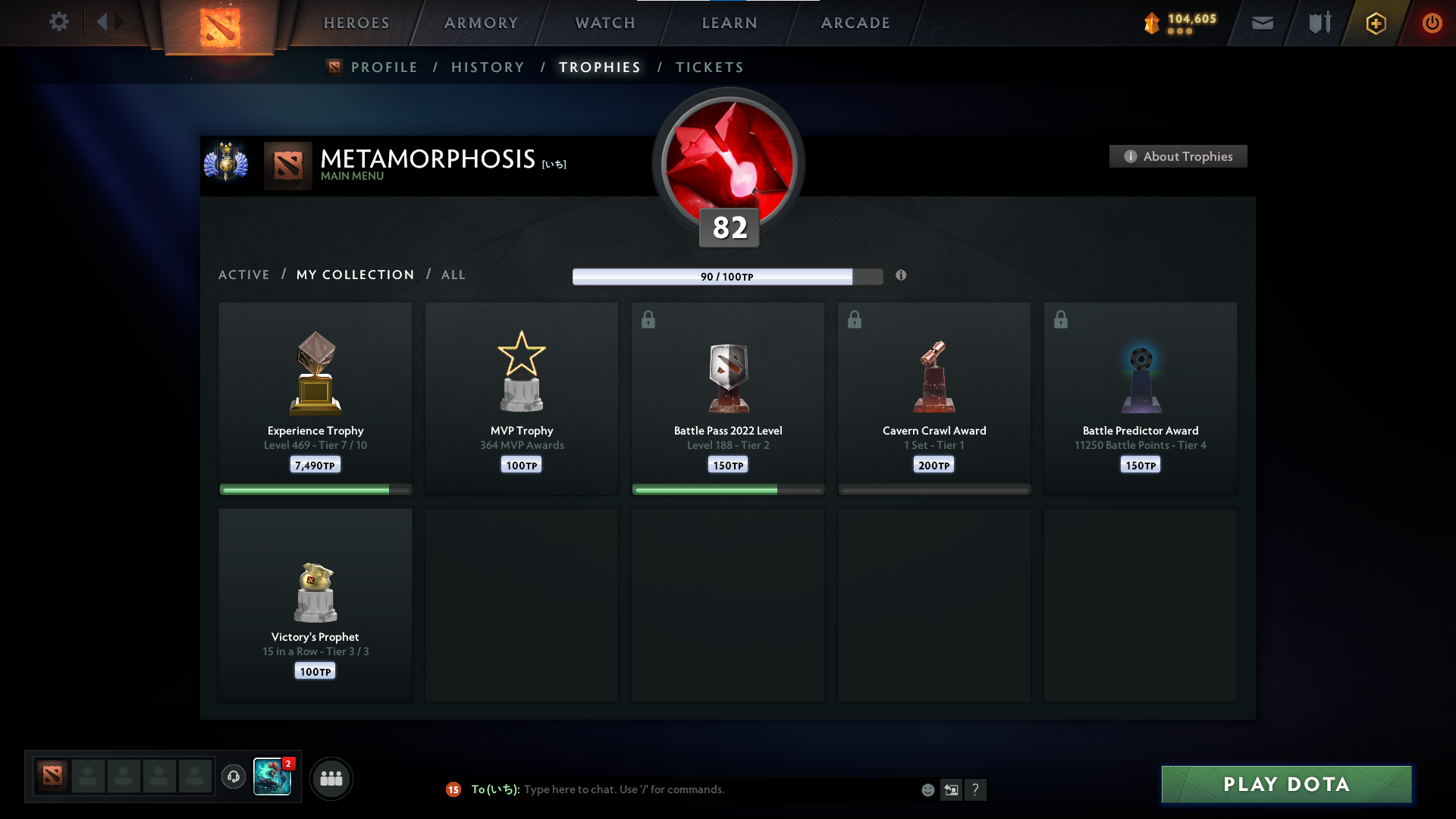Click the Dota Plus hexagon icon

click(1376, 23)
